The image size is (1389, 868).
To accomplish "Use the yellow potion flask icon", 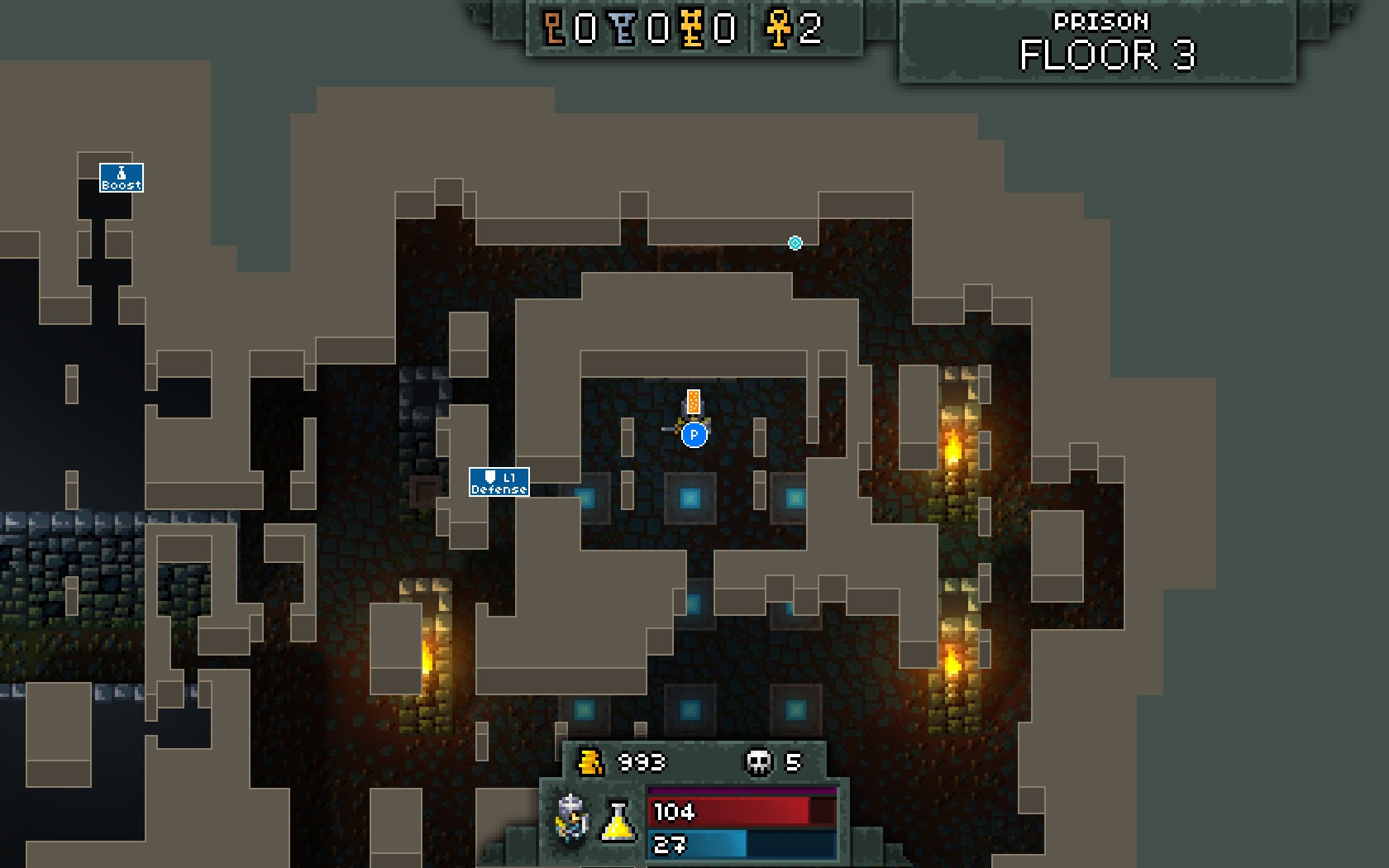I will 618,821.
